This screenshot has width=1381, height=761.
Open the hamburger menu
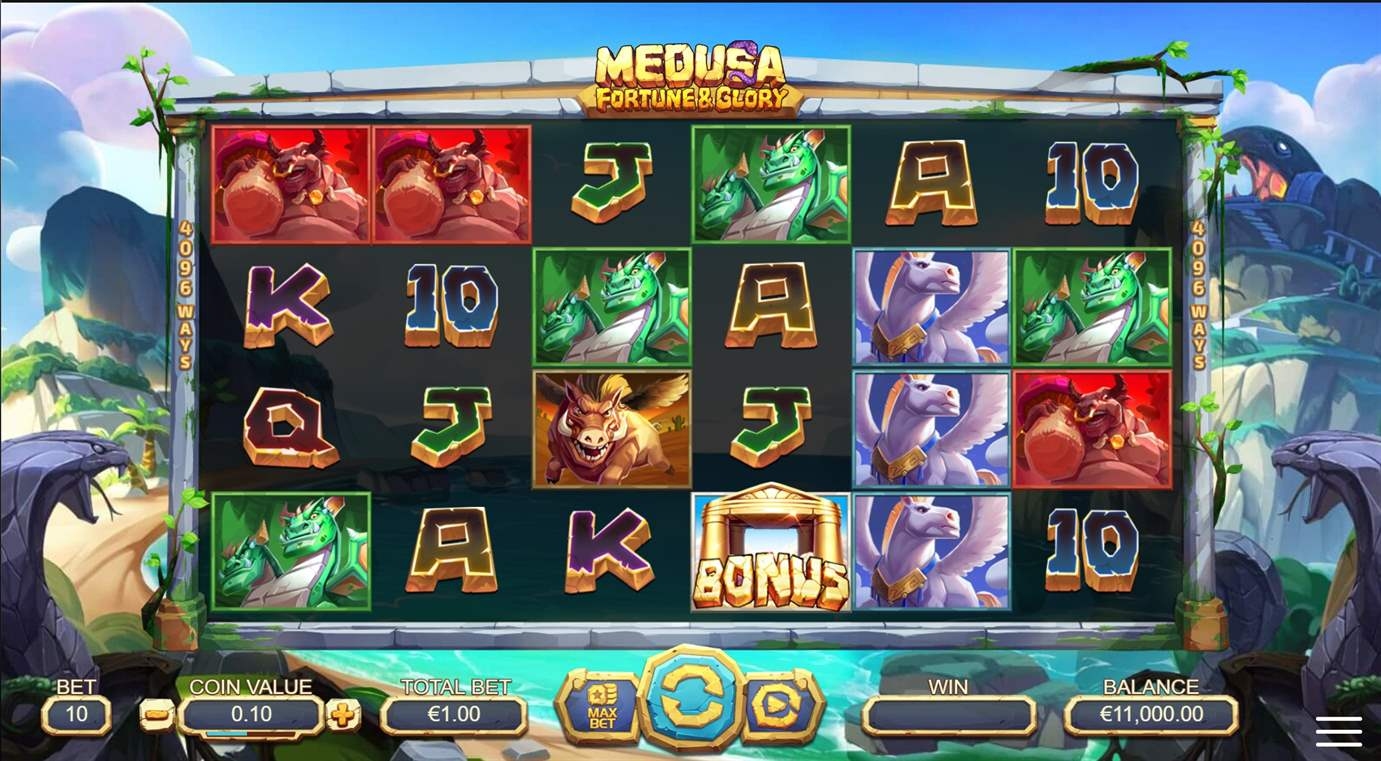(1338, 731)
